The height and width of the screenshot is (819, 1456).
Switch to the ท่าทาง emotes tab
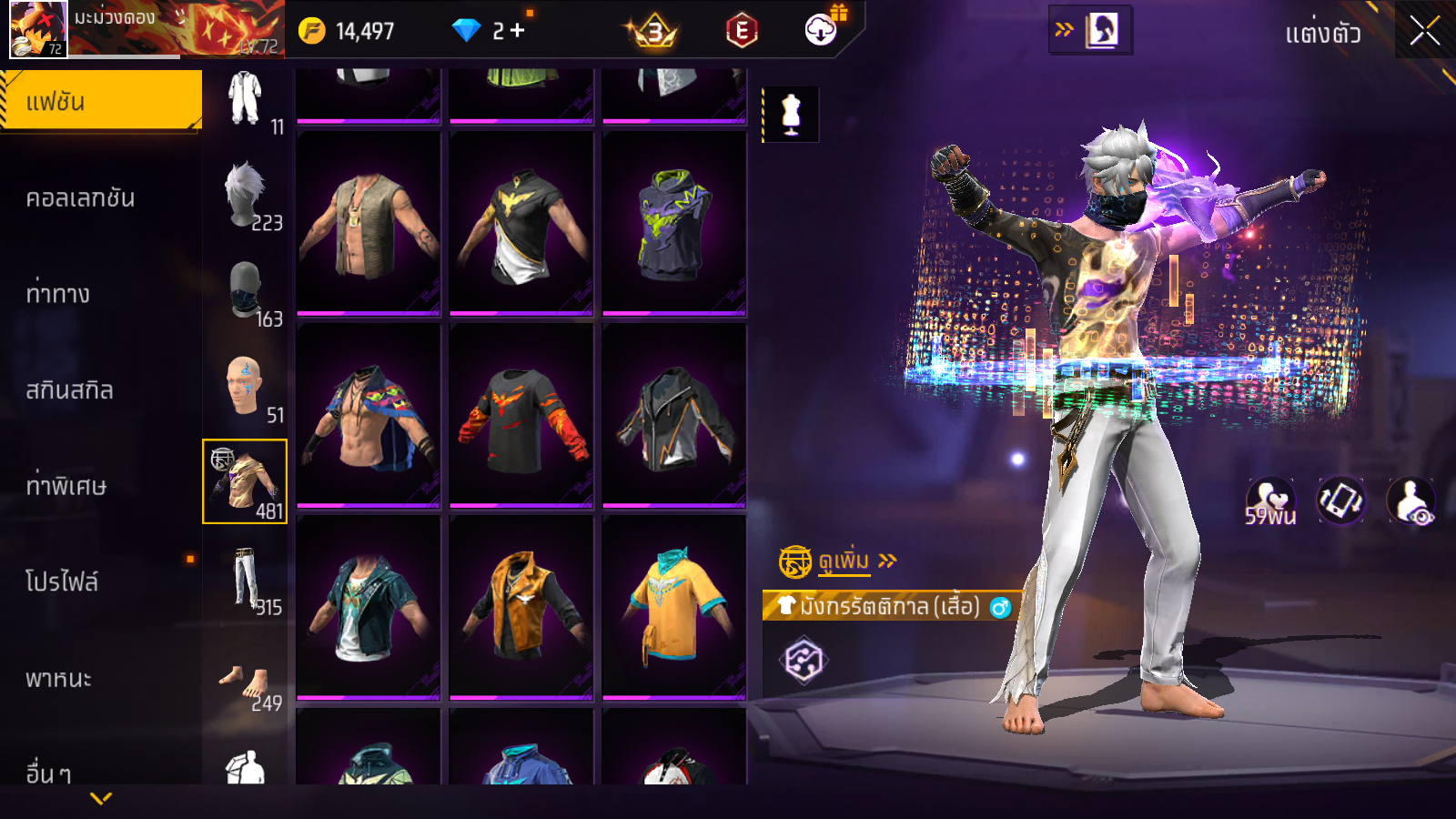57,294
